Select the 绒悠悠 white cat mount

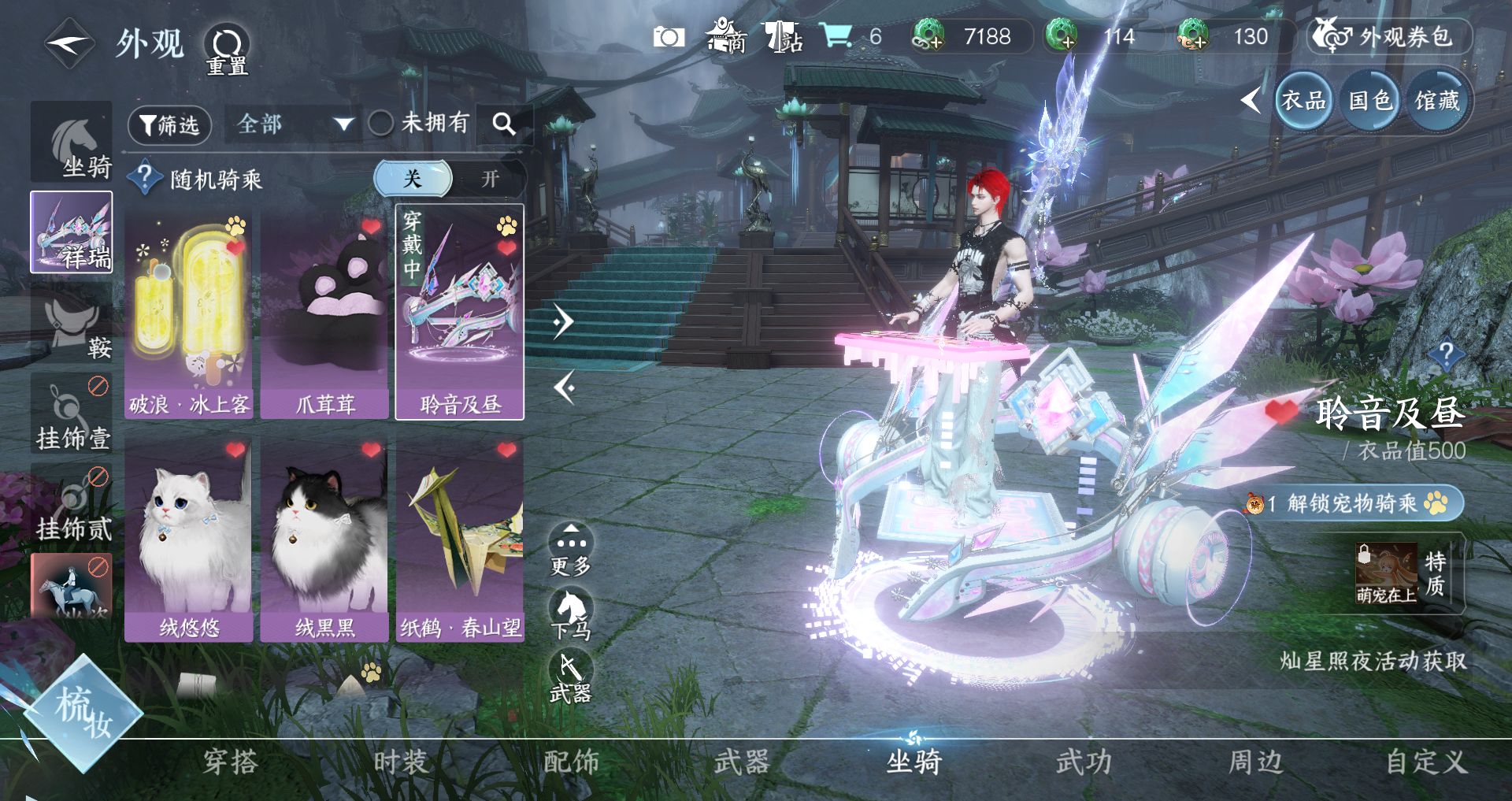[x=189, y=540]
